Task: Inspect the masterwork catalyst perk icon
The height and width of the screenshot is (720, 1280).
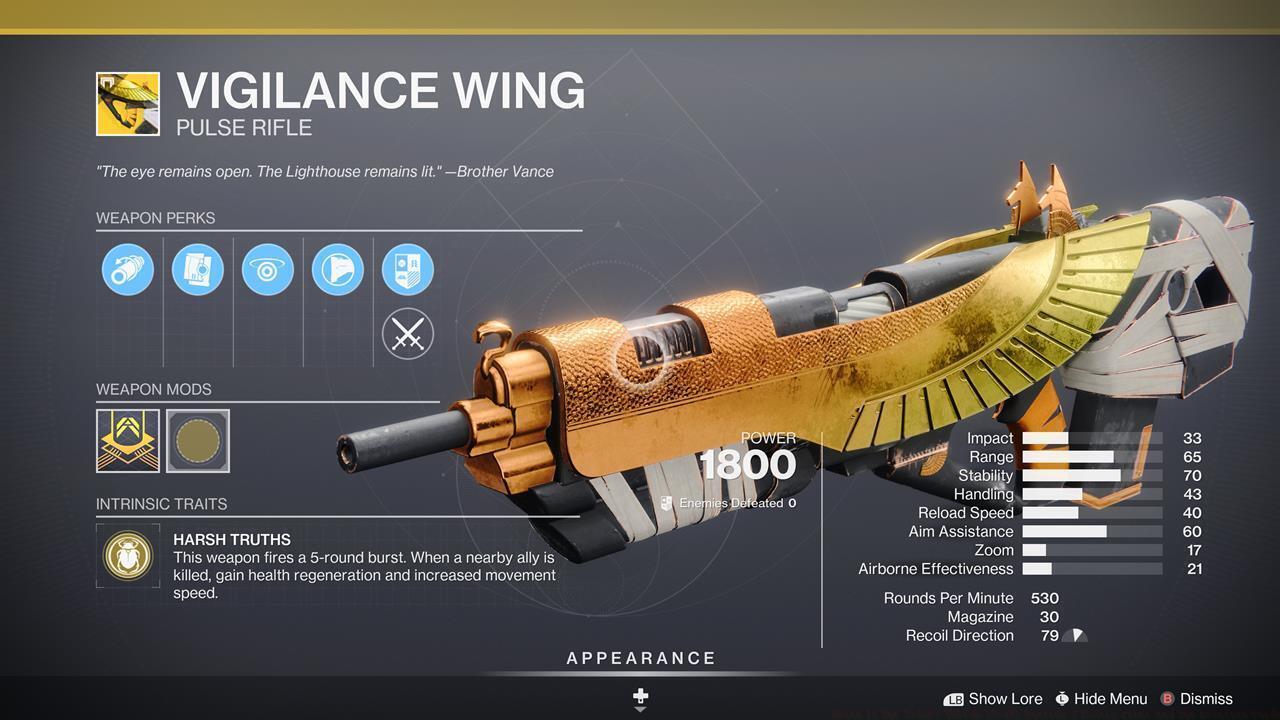Action: pos(406,269)
